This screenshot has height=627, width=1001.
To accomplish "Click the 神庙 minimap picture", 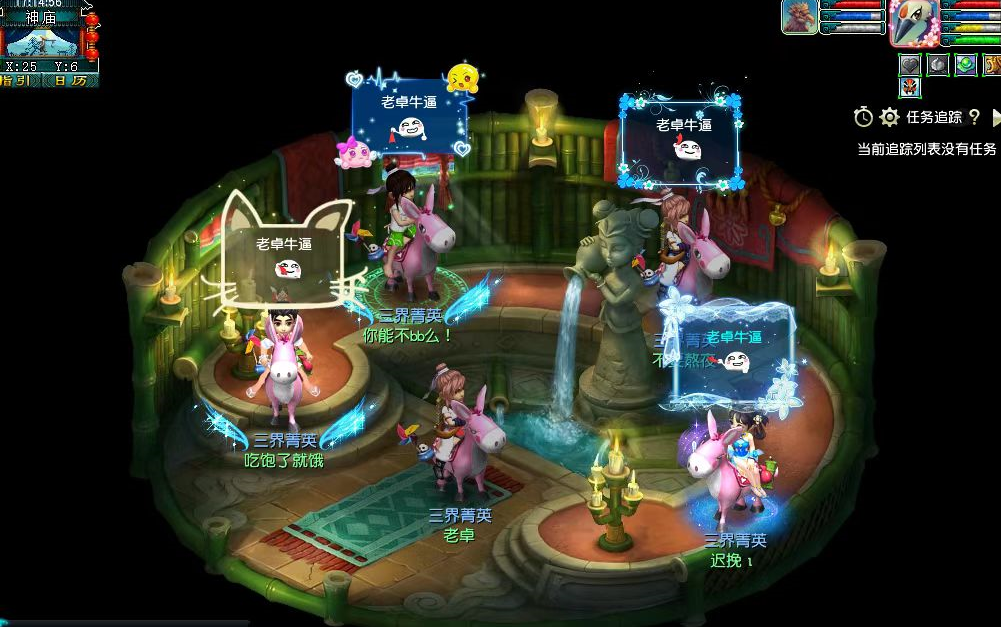I will tap(42, 42).
